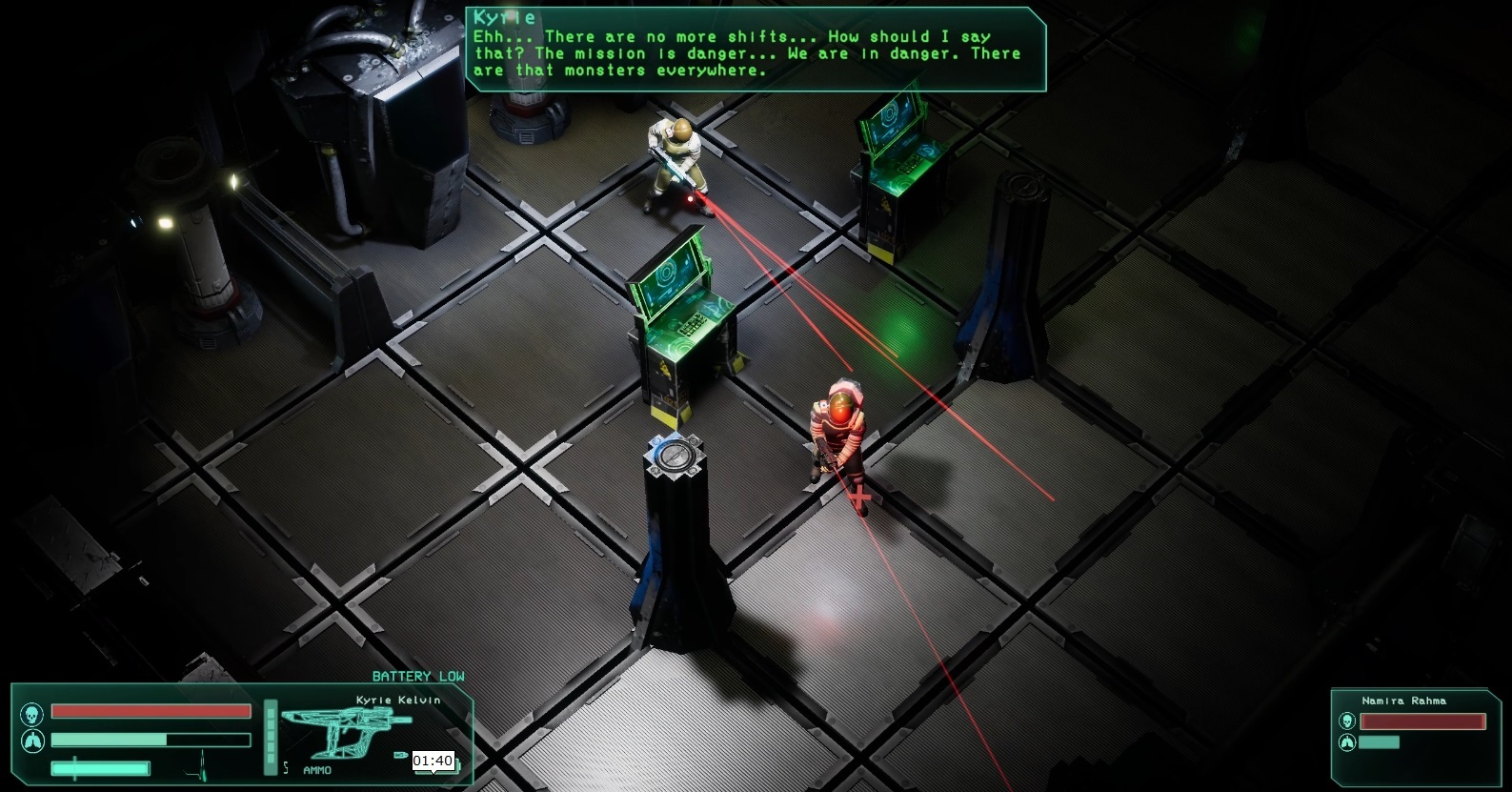Click the name Kyrie Kelvin on the HUD
This screenshot has height=792, width=1512.
[398, 700]
